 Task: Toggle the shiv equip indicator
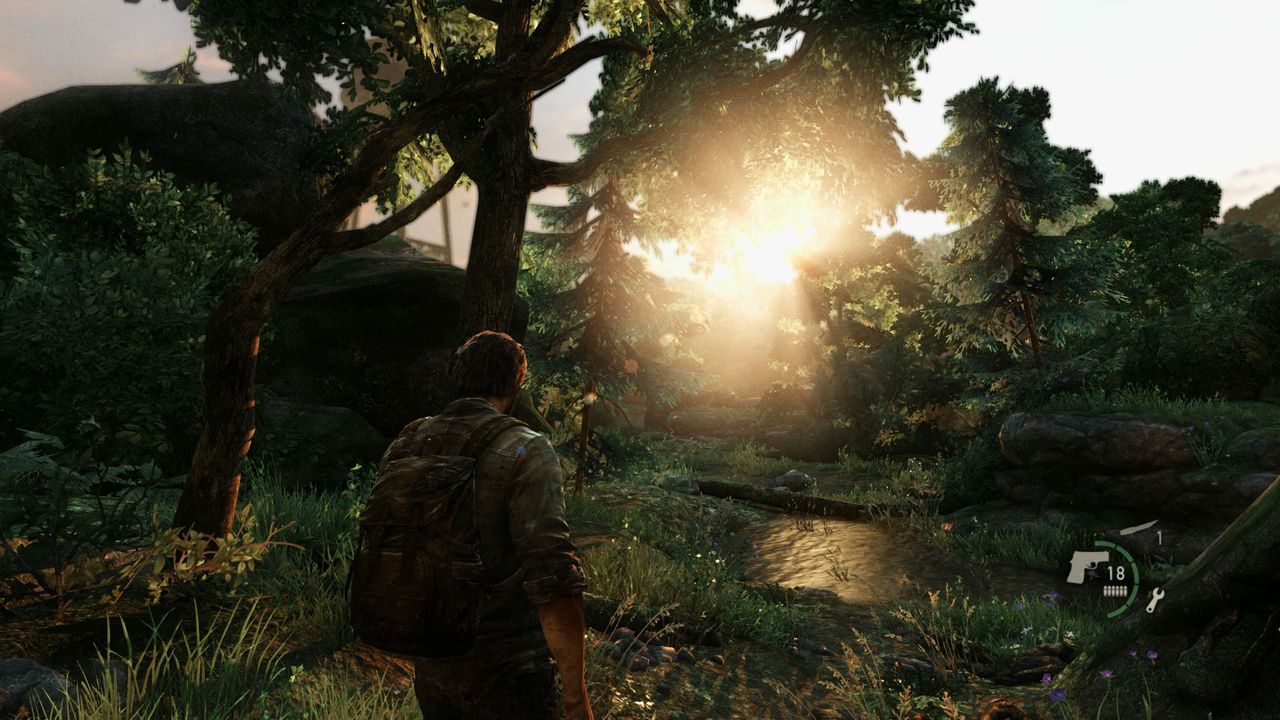(x=1137, y=527)
